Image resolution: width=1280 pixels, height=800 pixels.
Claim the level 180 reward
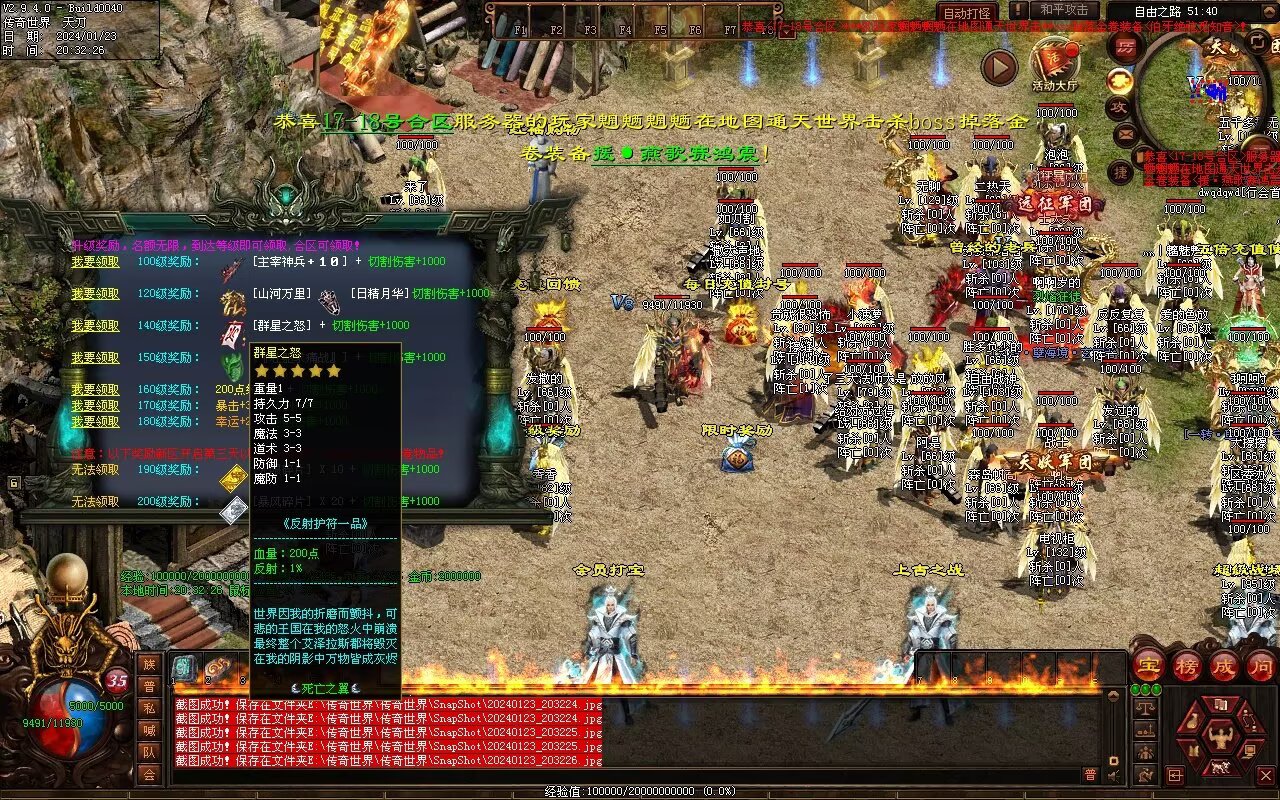point(95,422)
